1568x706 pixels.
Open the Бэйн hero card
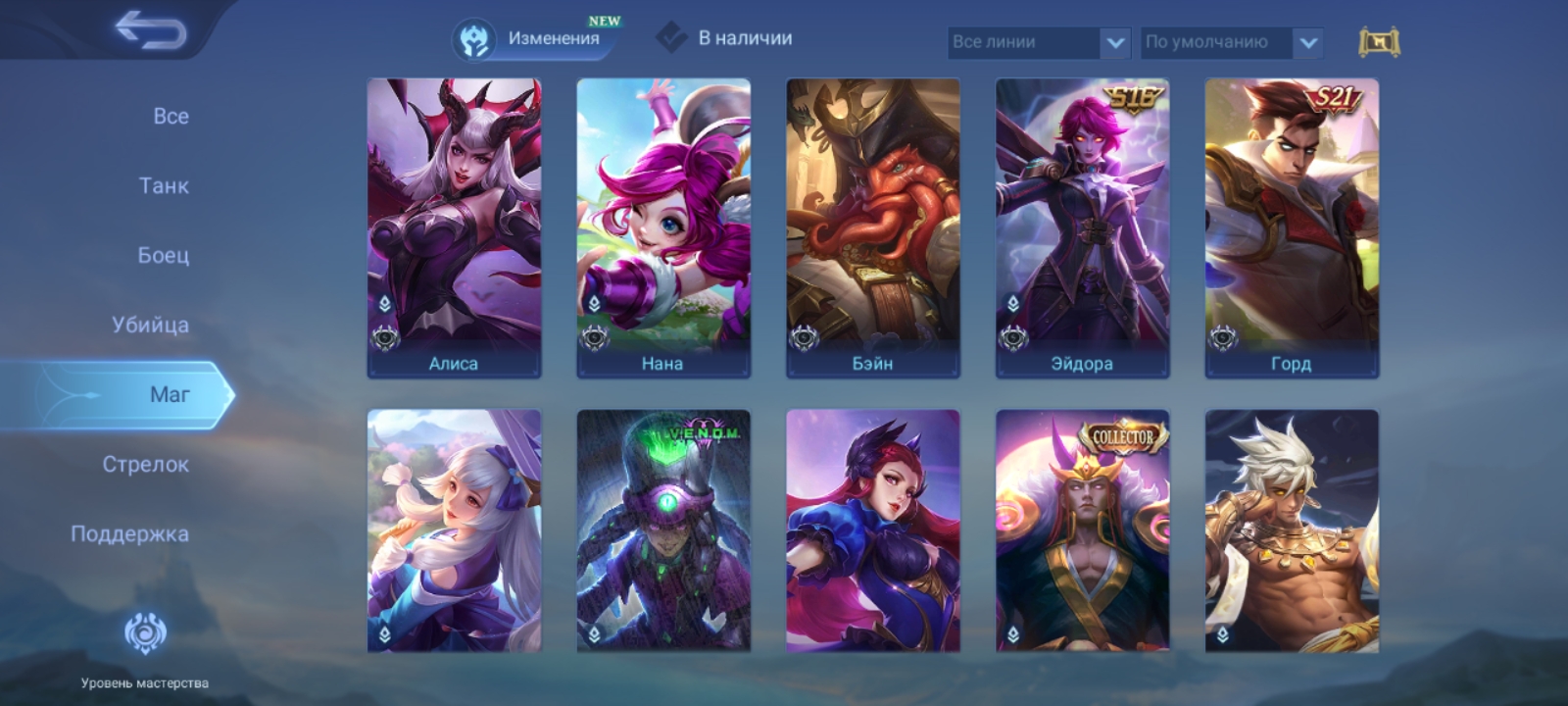pyautogui.click(x=873, y=227)
